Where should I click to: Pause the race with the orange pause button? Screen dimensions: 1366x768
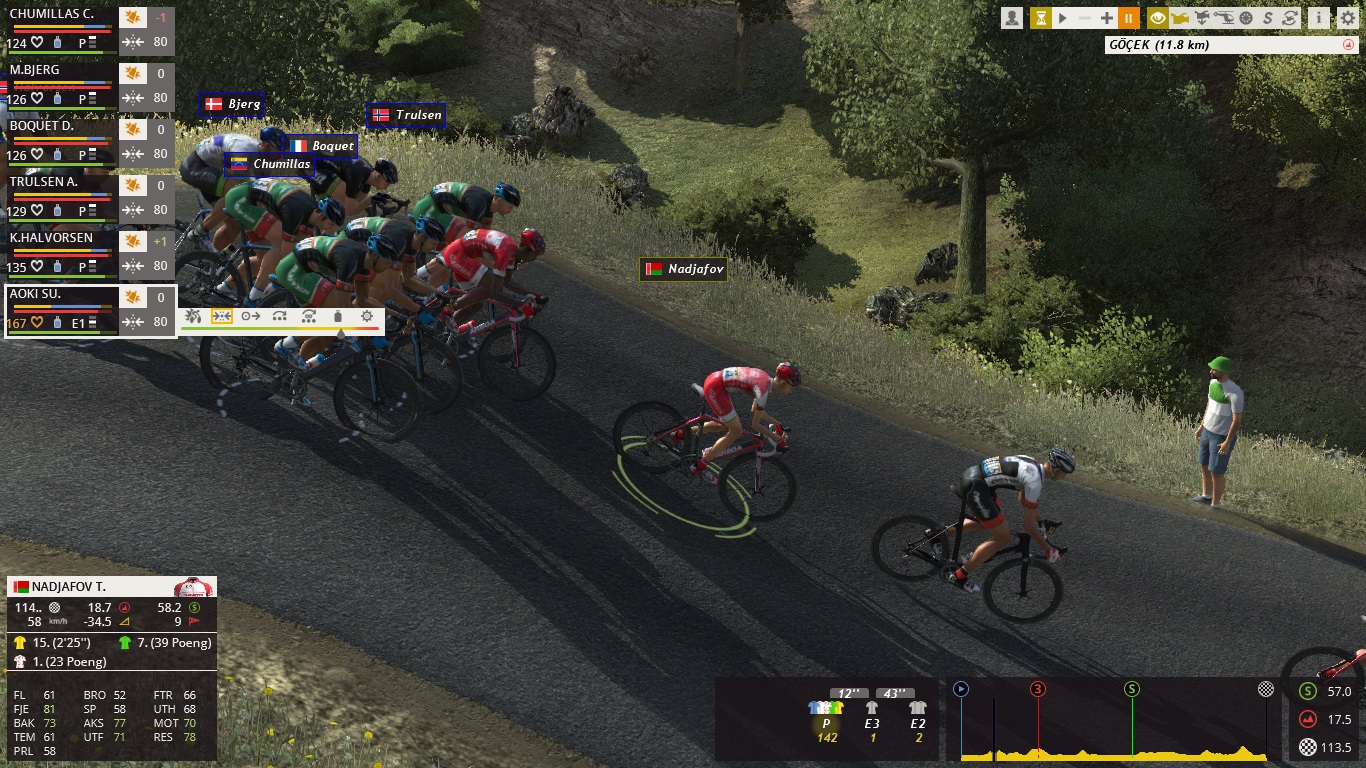[x=1129, y=17]
